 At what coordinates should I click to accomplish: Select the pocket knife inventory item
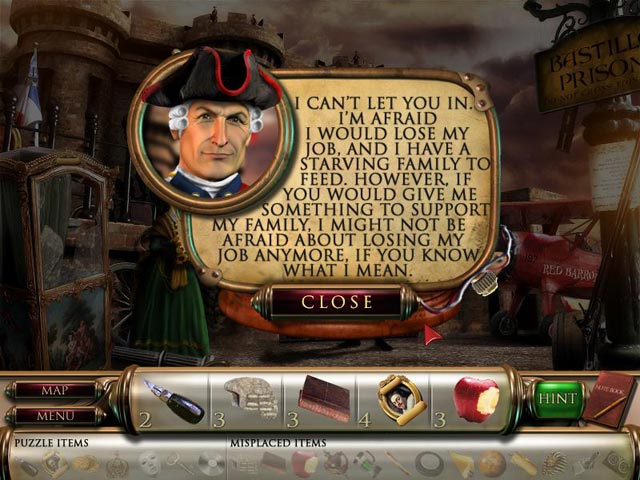172,400
